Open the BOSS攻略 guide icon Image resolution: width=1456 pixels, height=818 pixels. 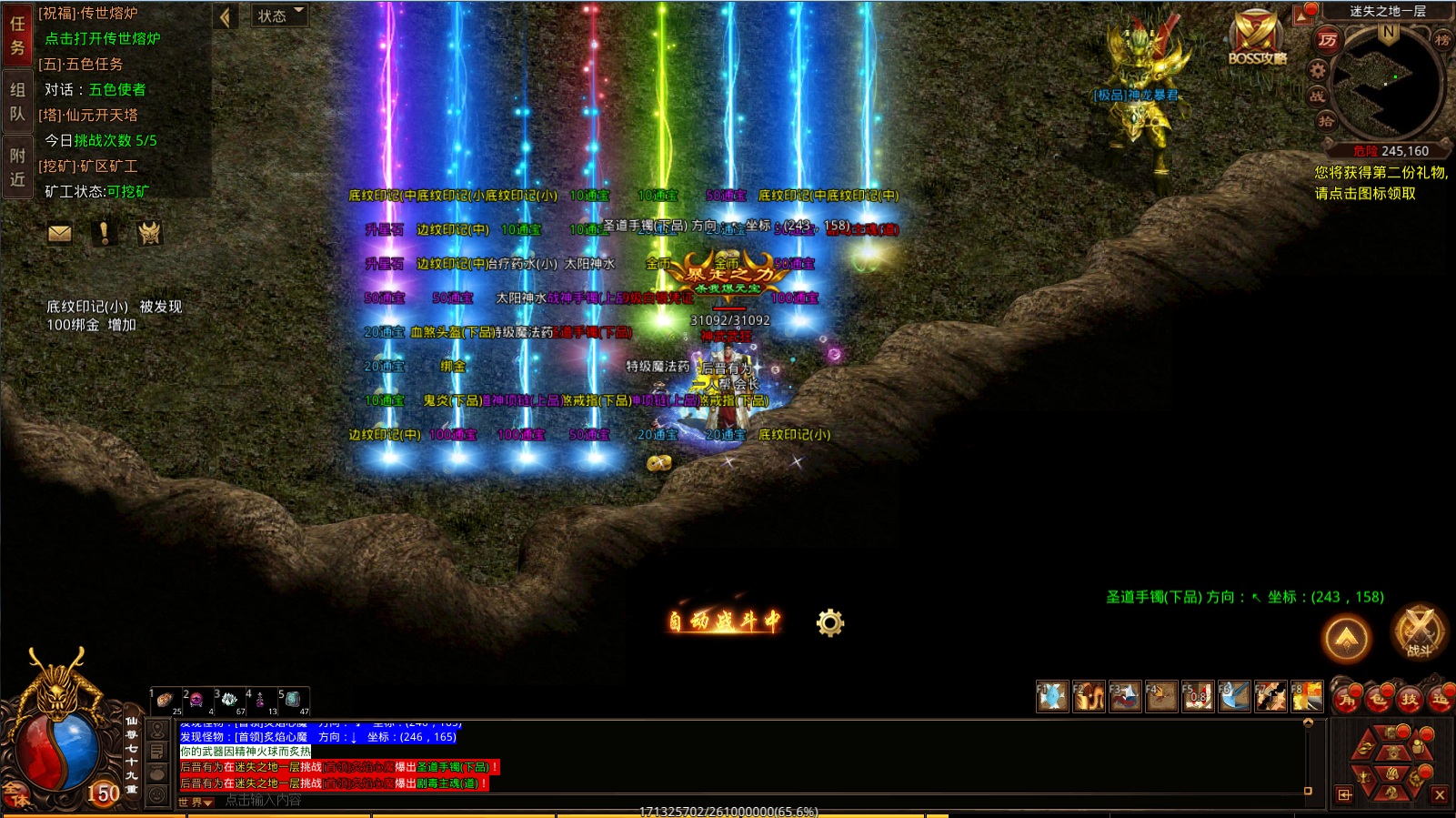1257,40
